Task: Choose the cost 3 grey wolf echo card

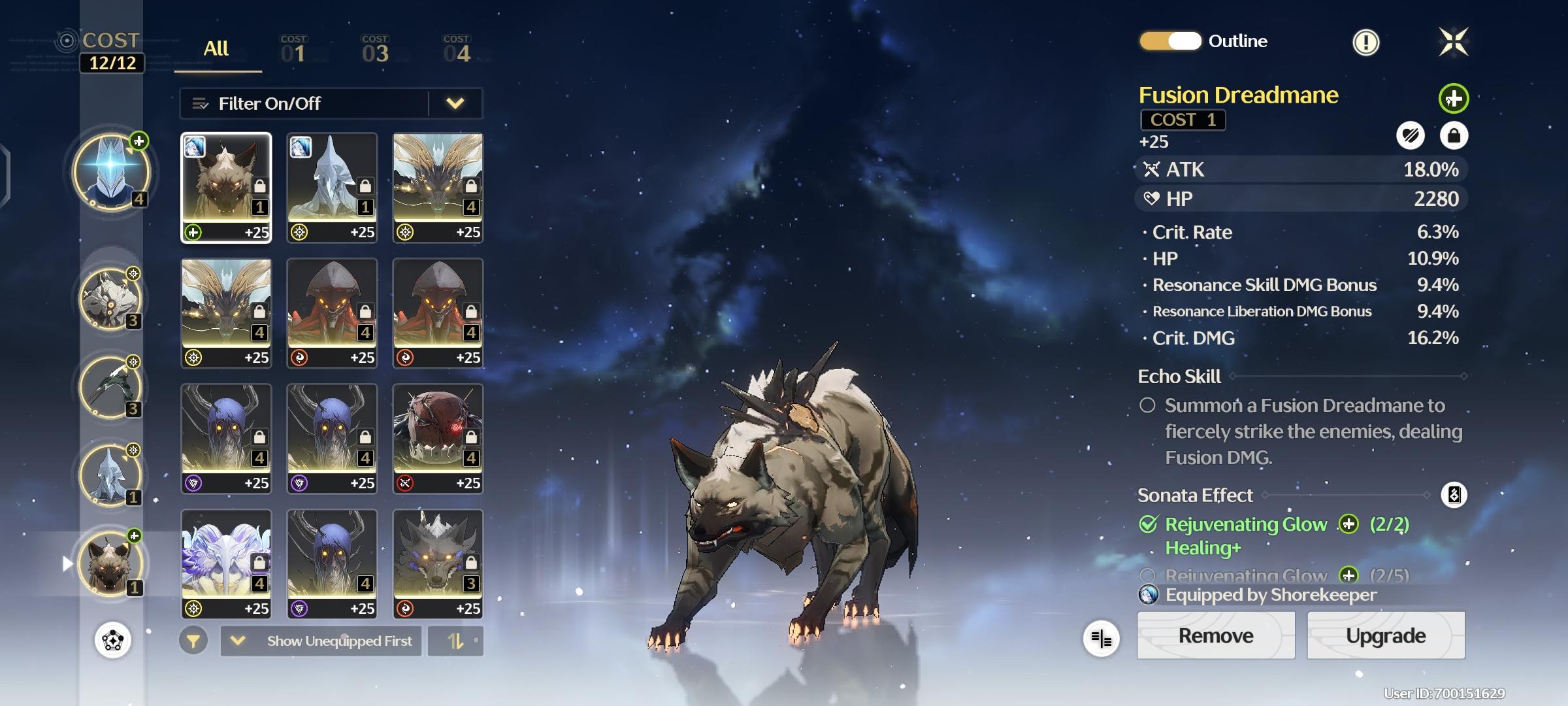Action: [438, 563]
